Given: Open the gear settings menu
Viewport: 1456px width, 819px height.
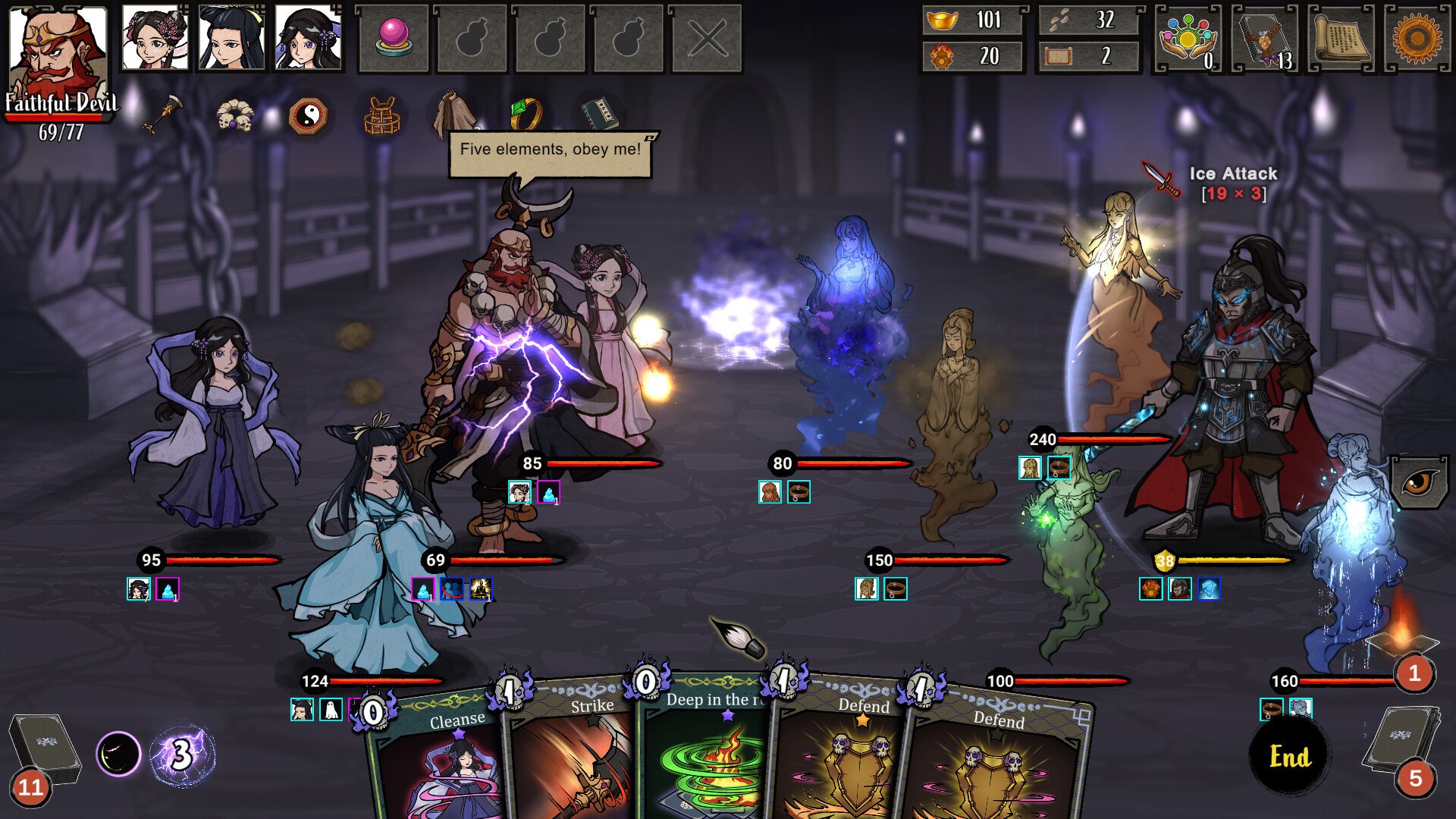Looking at the screenshot, I should pyautogui.click(x=1417, y=38).
